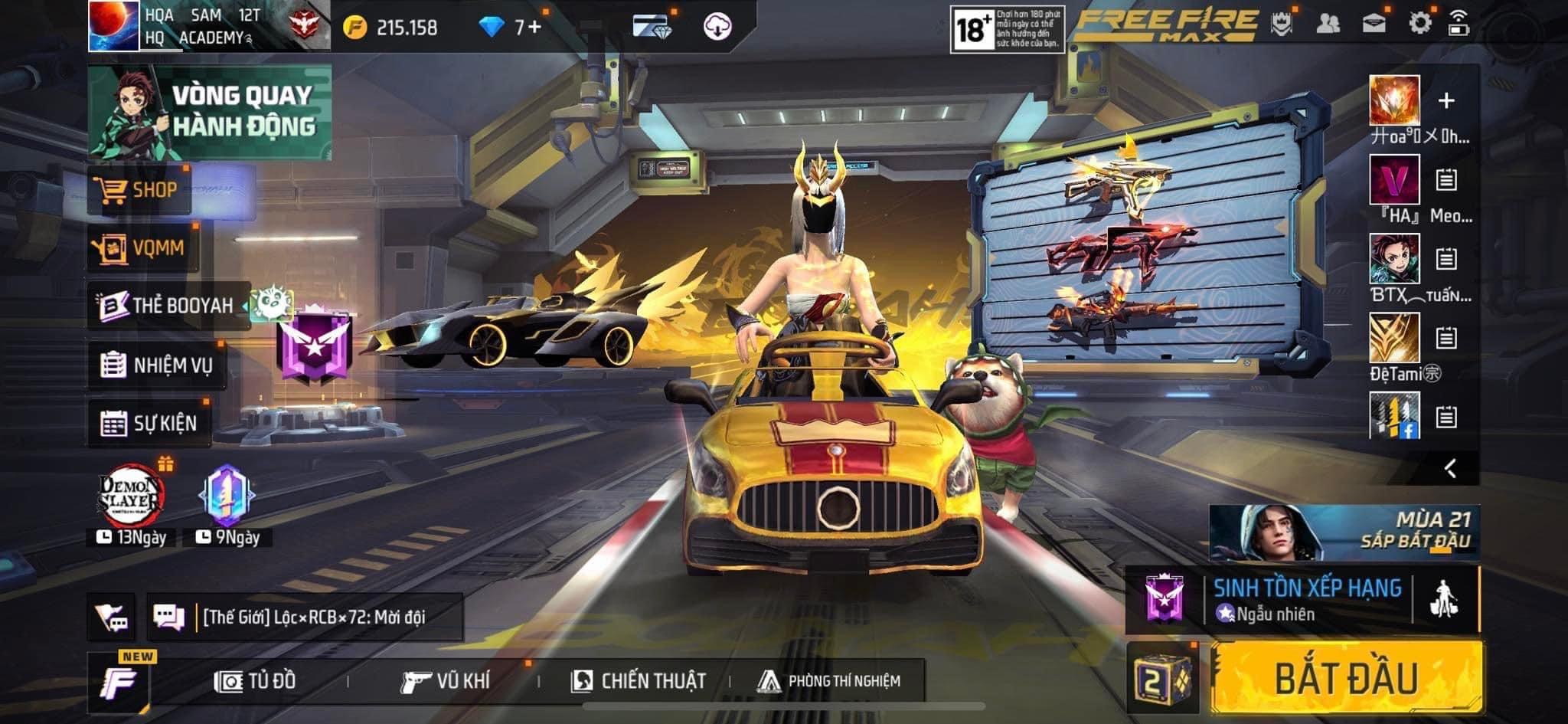Switch to the VŨ KHÍ weapons tab
Image resolution: width=1568 pixels, height=724 pixels.
(x=446, y=680)
